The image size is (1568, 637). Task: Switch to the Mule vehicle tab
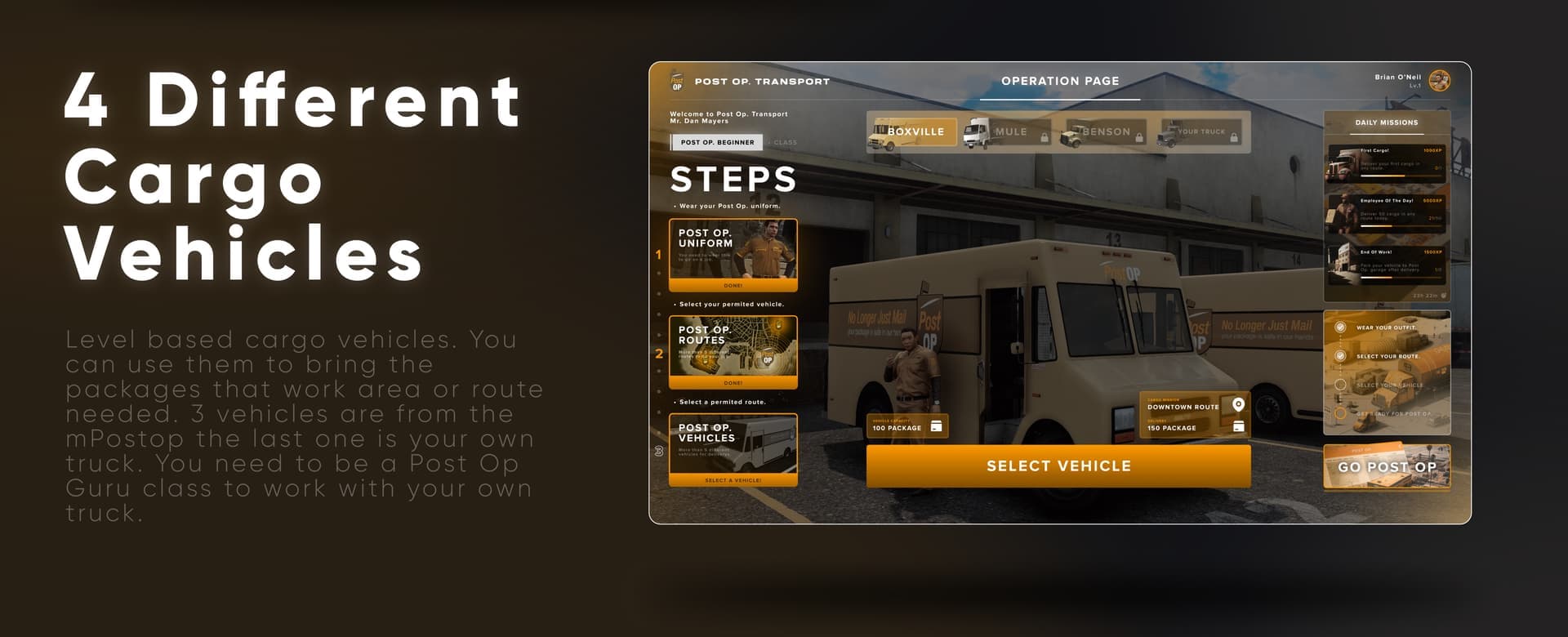pos(1009,131)
